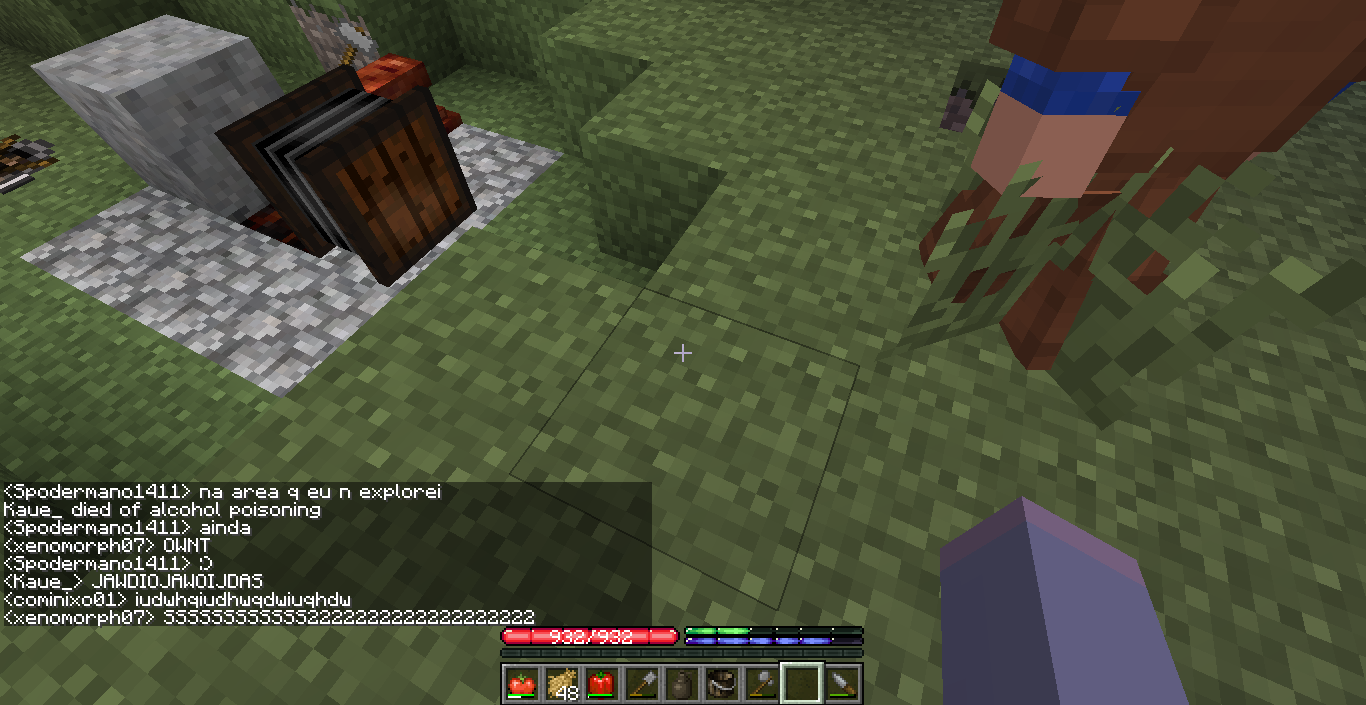1366x705 pixels.
Task: Pick the leather bag hotbar slot
Action: [x=720, y=683]
